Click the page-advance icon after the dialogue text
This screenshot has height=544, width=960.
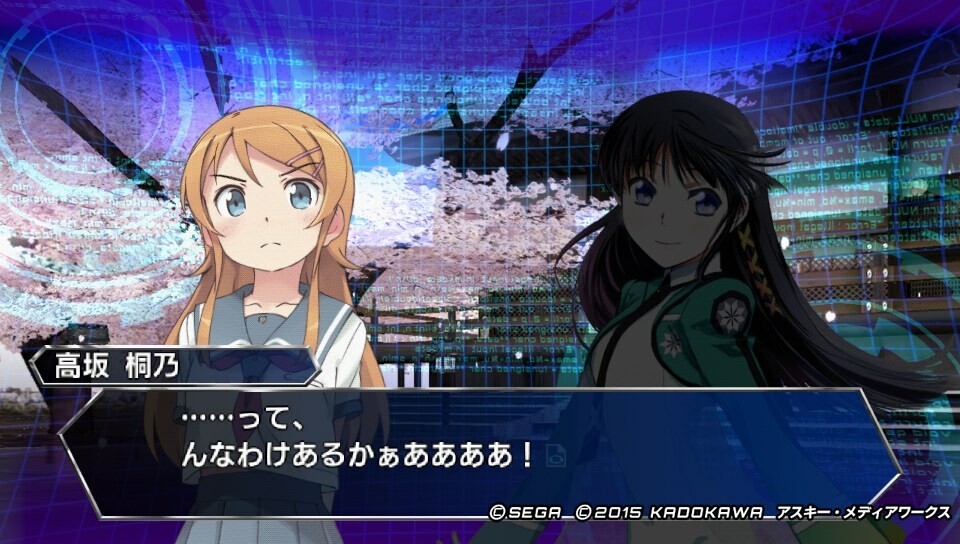557,455
